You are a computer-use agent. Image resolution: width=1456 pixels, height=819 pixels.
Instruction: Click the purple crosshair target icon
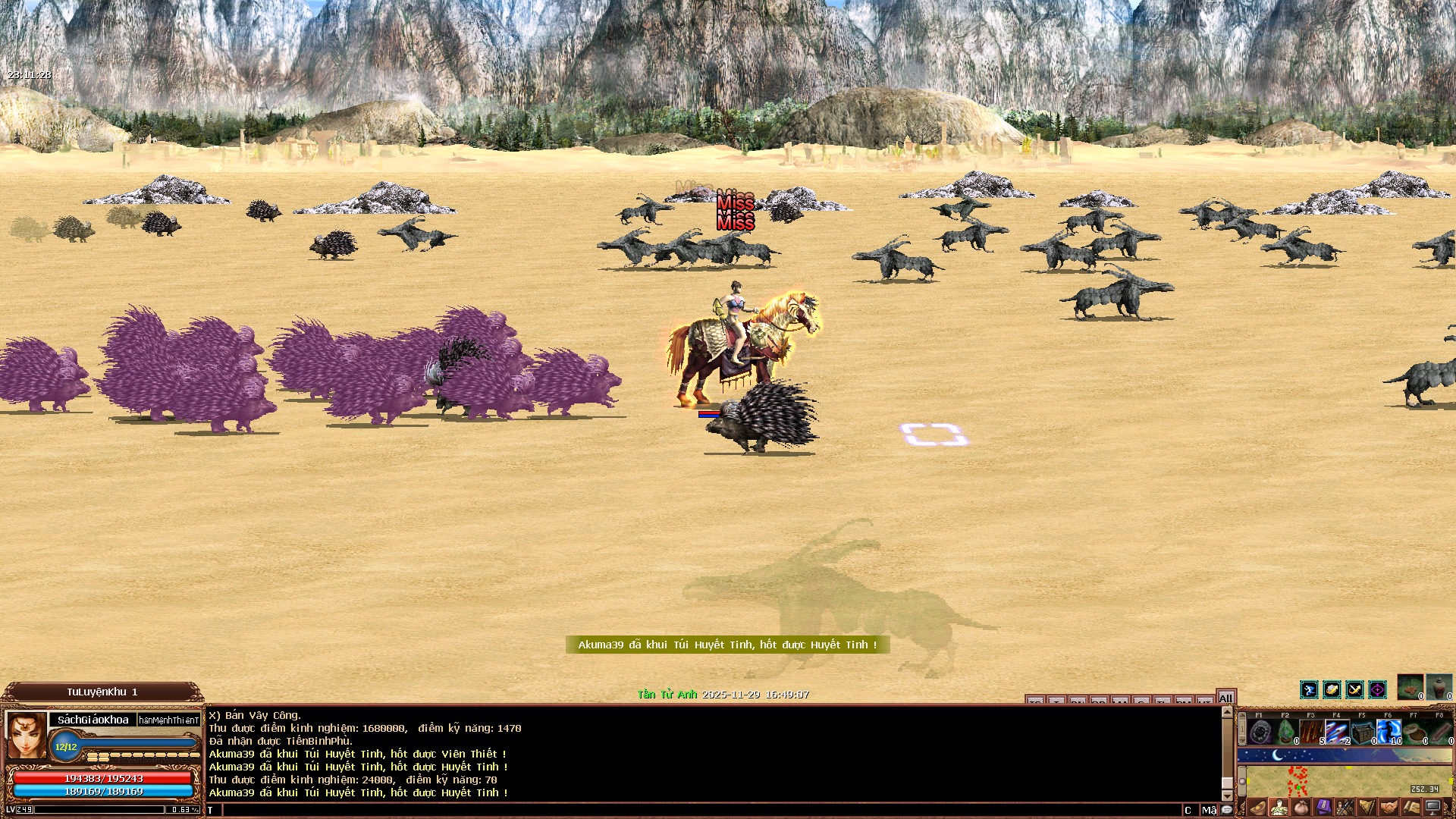coord(1377,689)
